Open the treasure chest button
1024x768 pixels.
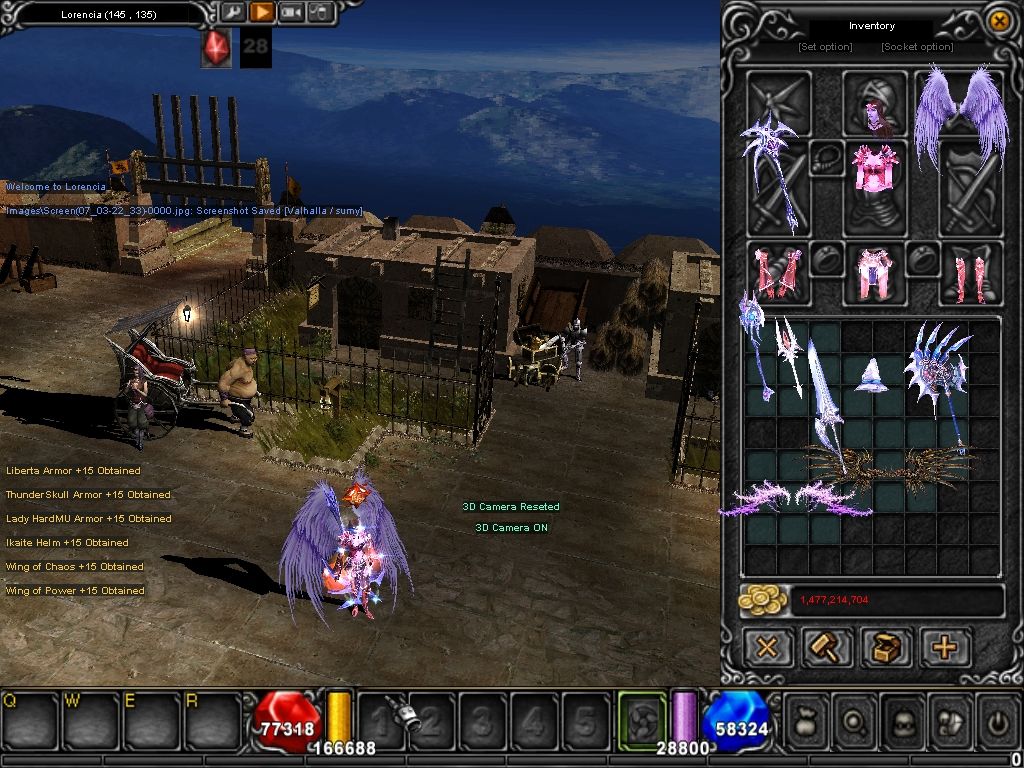tap(886, 647)
